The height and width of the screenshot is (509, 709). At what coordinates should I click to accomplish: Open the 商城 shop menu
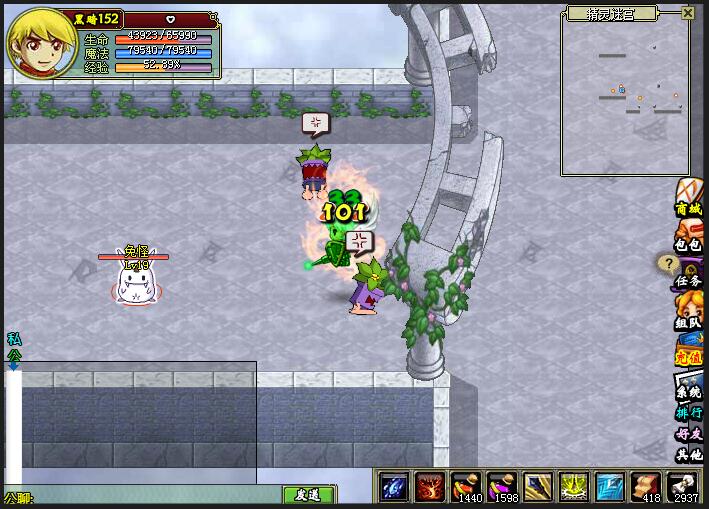click(x=689, y=199)
